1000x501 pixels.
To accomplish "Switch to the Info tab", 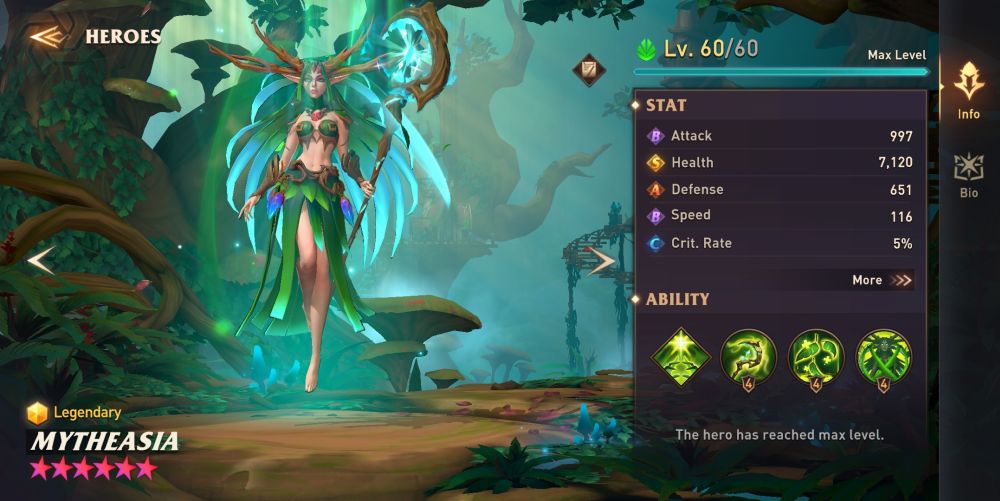I will tap(968, 90).
